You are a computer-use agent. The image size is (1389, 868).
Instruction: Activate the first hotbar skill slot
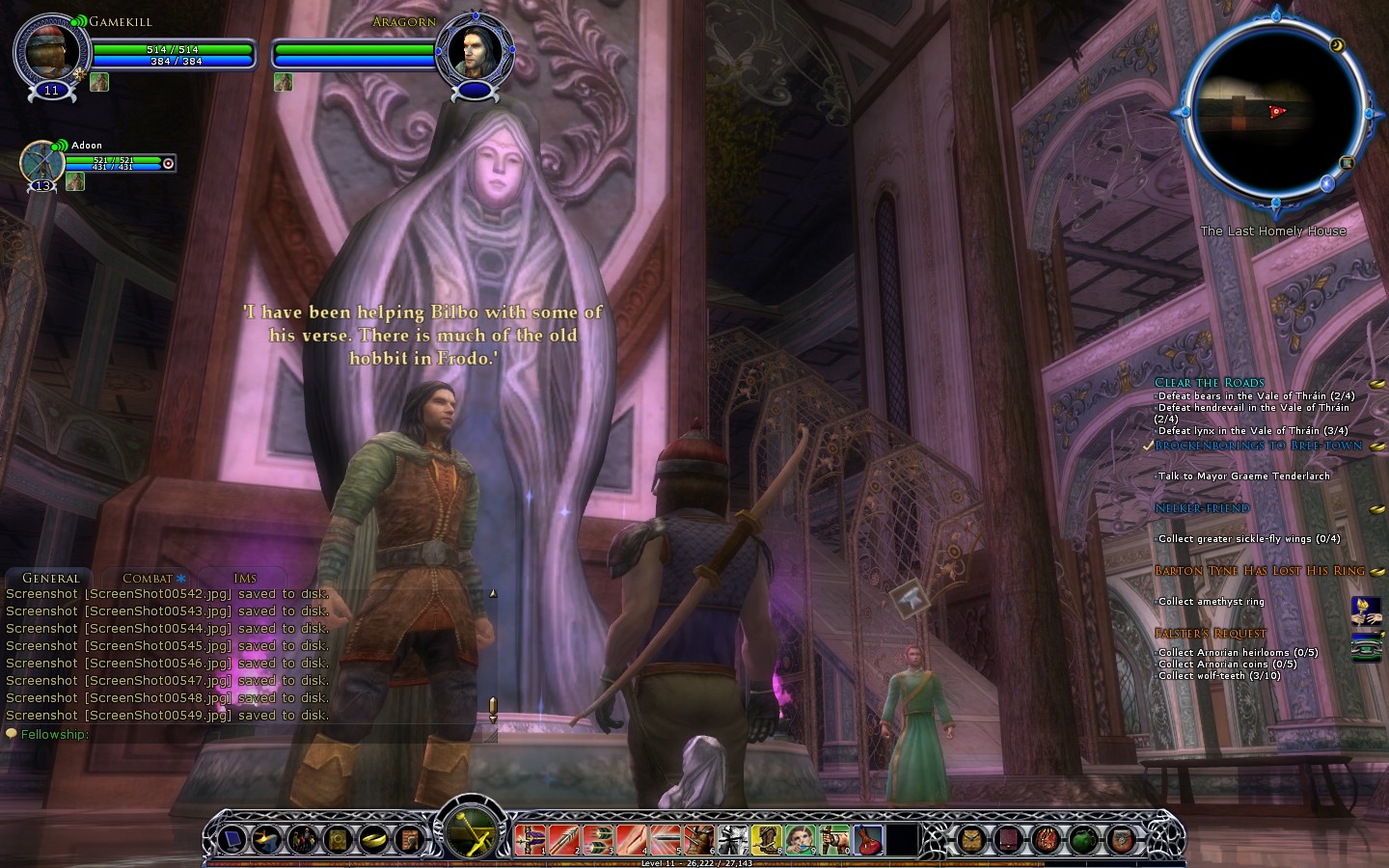[531, 840]
